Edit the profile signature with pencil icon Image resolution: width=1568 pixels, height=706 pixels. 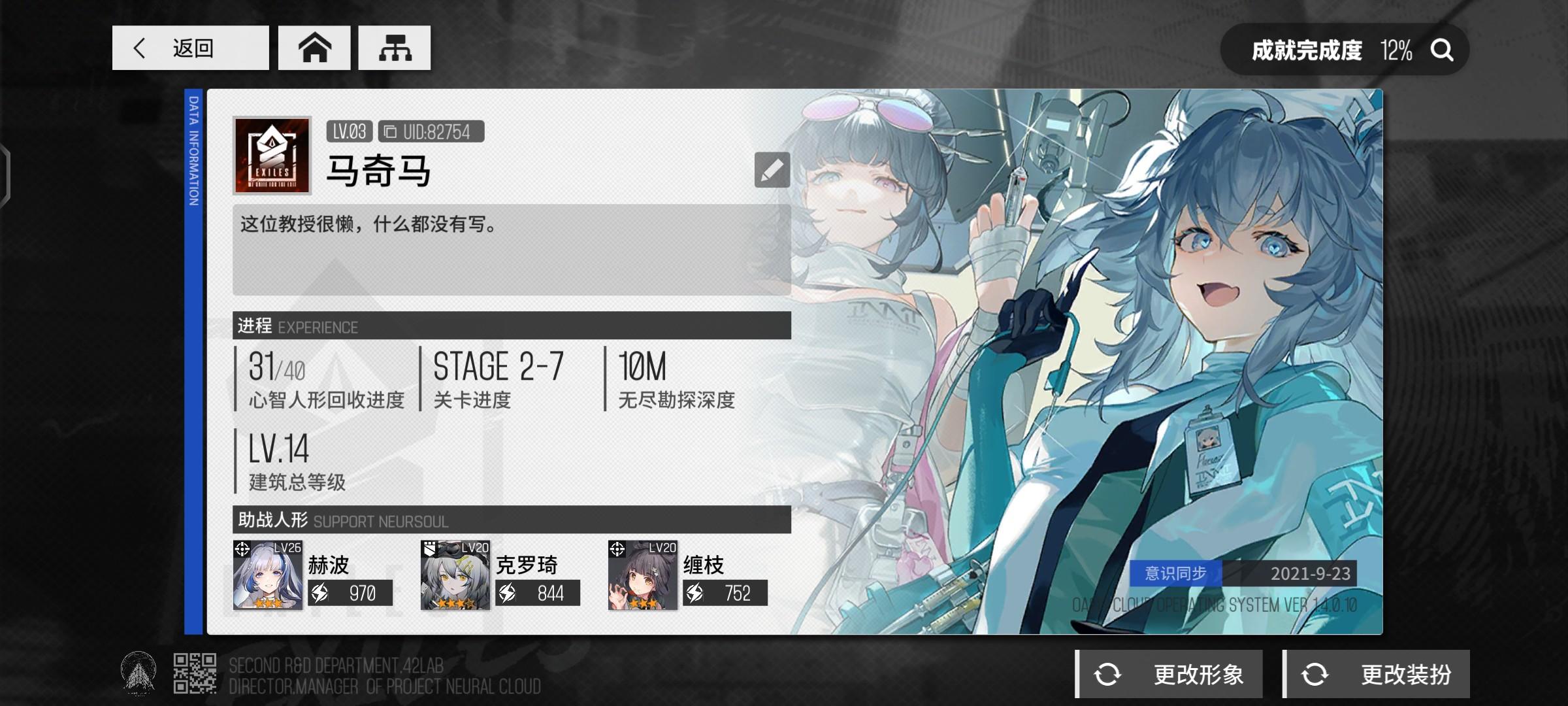click(x=772, y=170)
